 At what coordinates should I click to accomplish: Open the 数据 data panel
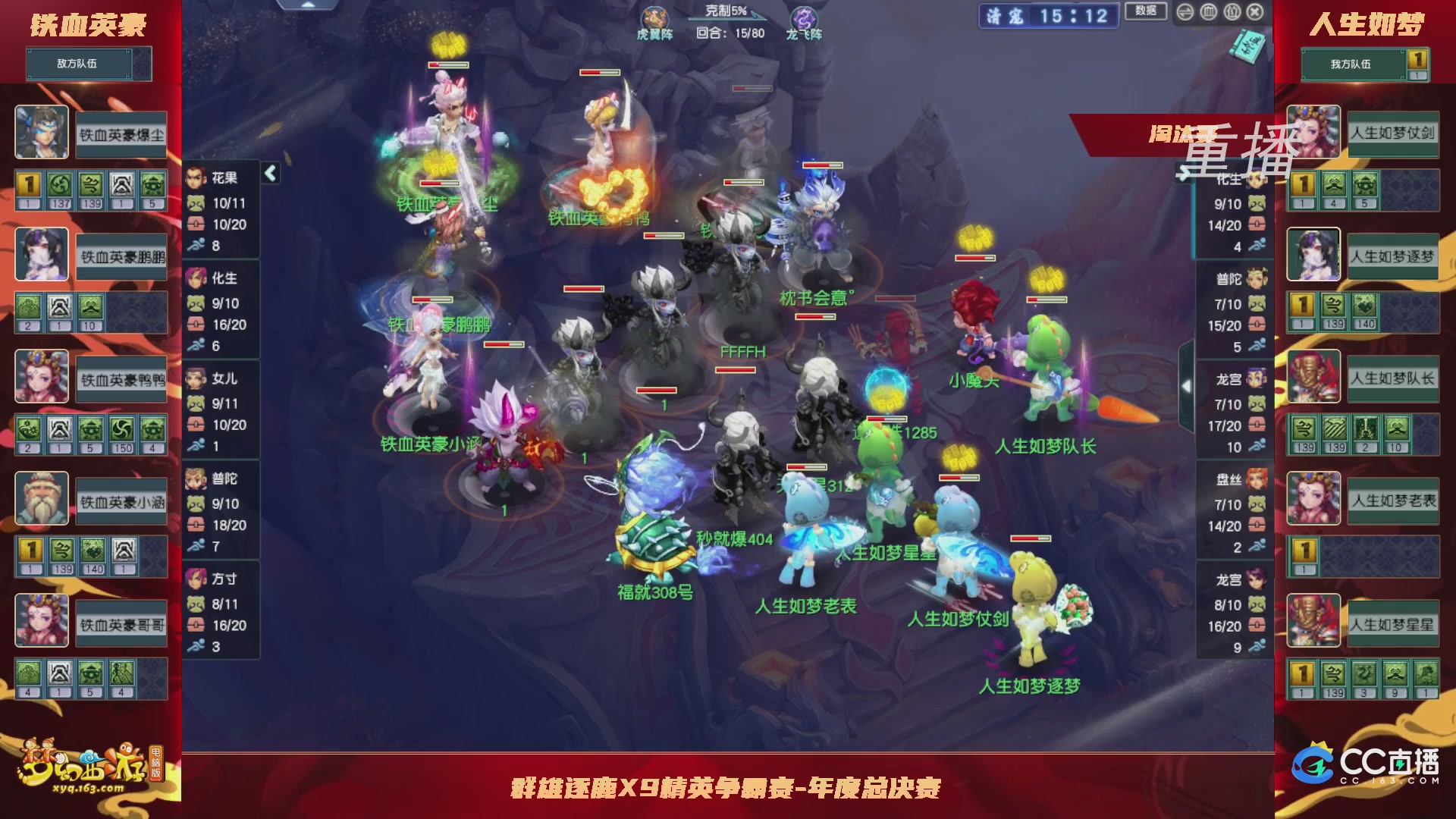1146,11
